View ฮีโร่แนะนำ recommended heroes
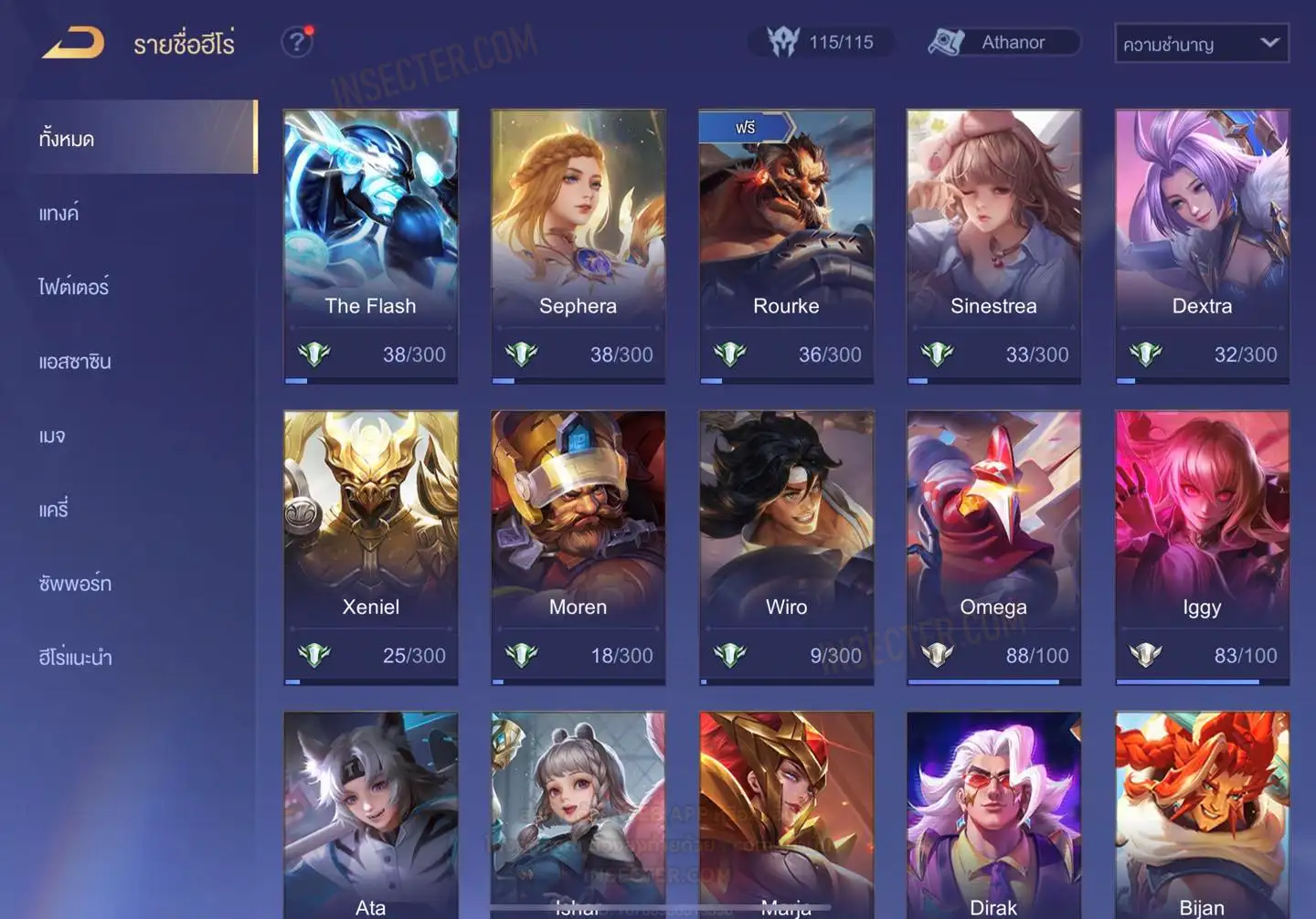This screenshot has height=919, width=1316. tap(76, 657)
